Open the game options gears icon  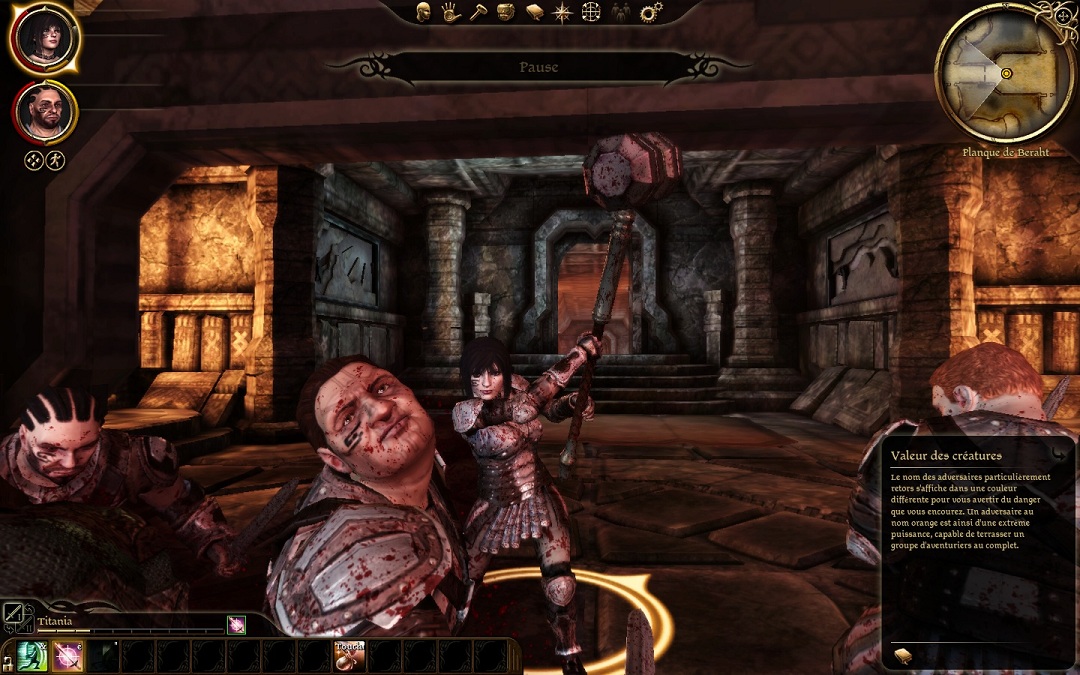point(651,12)
